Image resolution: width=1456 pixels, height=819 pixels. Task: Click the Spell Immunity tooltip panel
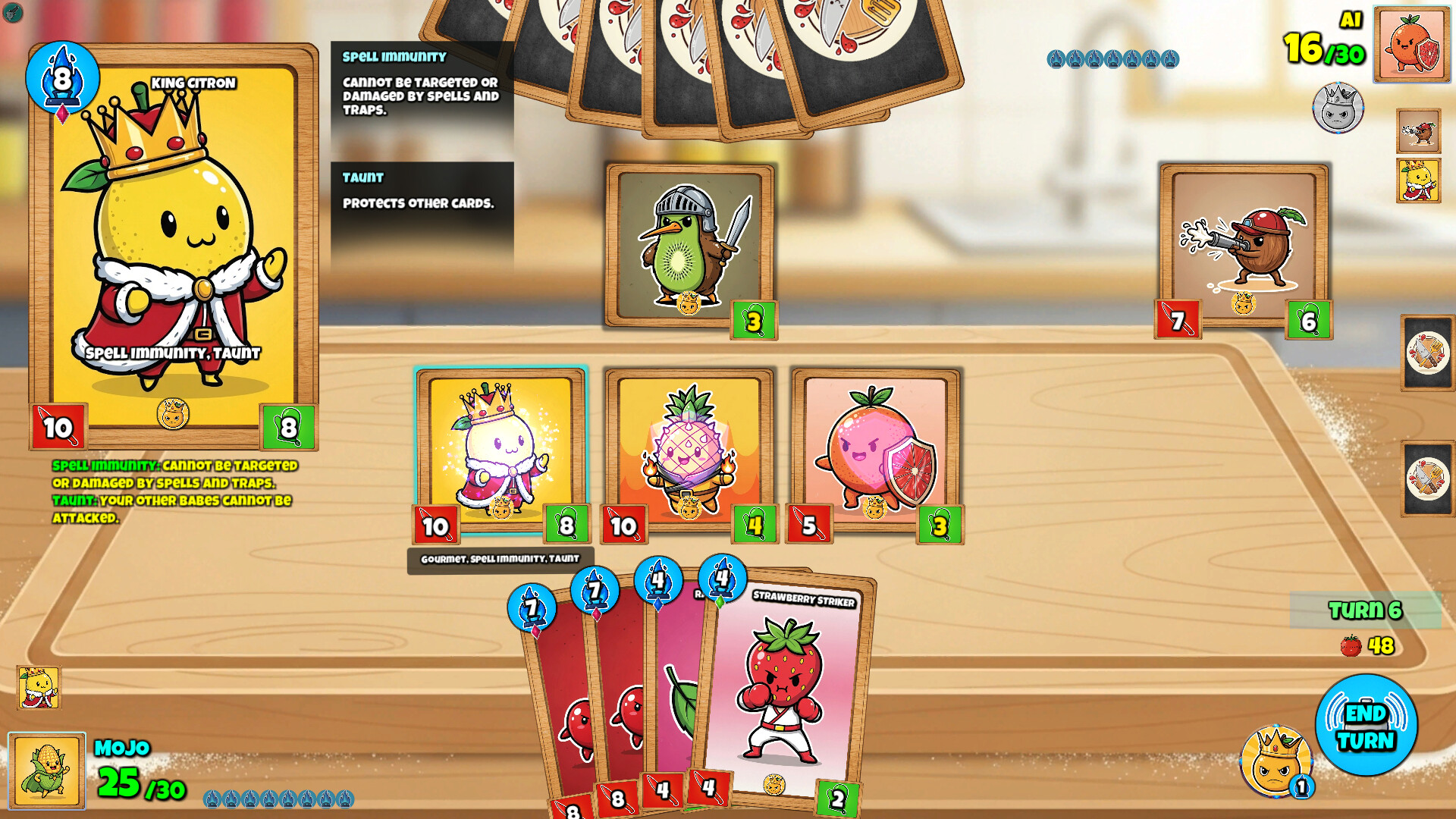pyautogui.click(x=421, y=83)
